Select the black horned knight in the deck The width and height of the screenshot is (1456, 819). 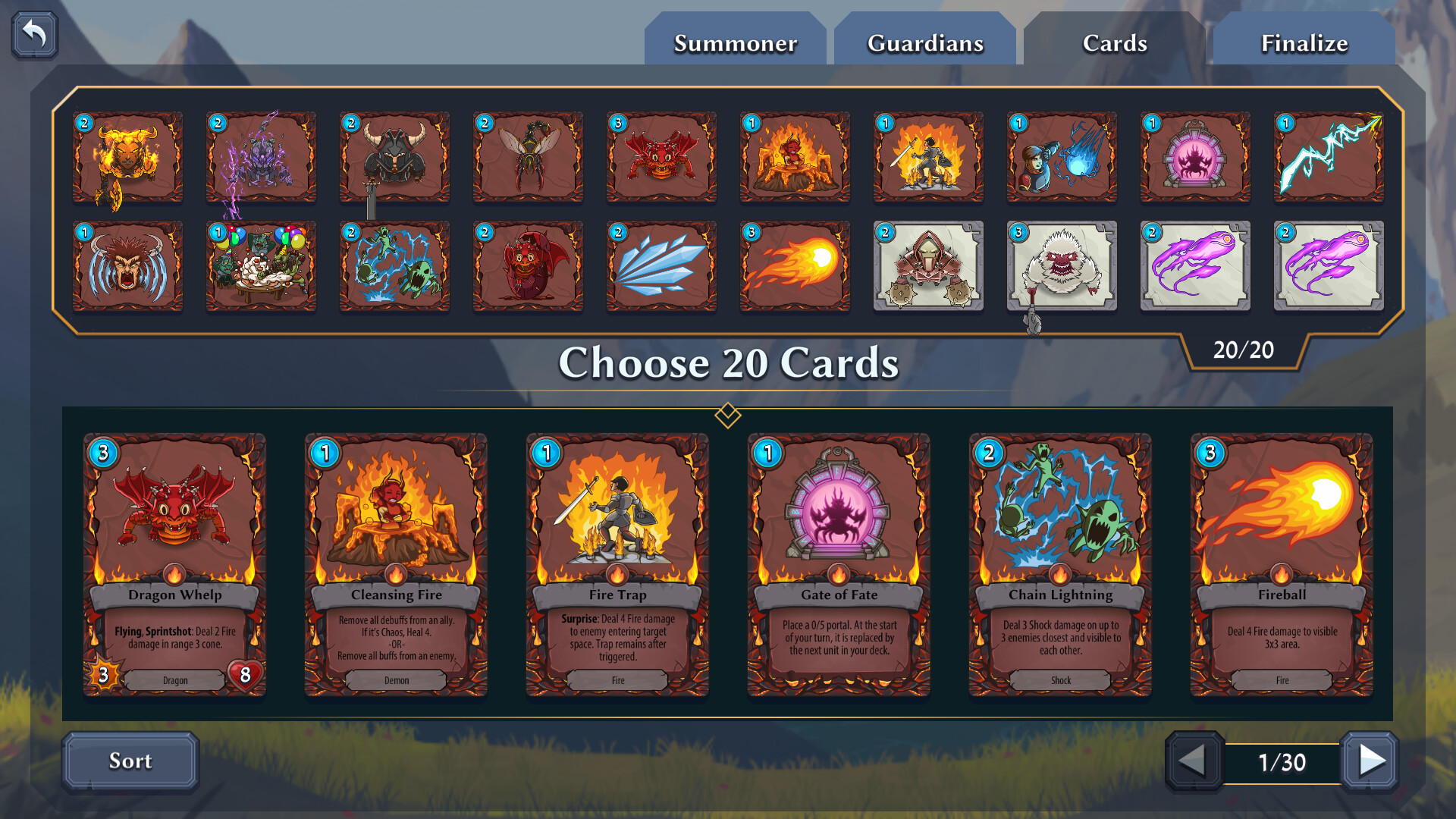(394, 157)
